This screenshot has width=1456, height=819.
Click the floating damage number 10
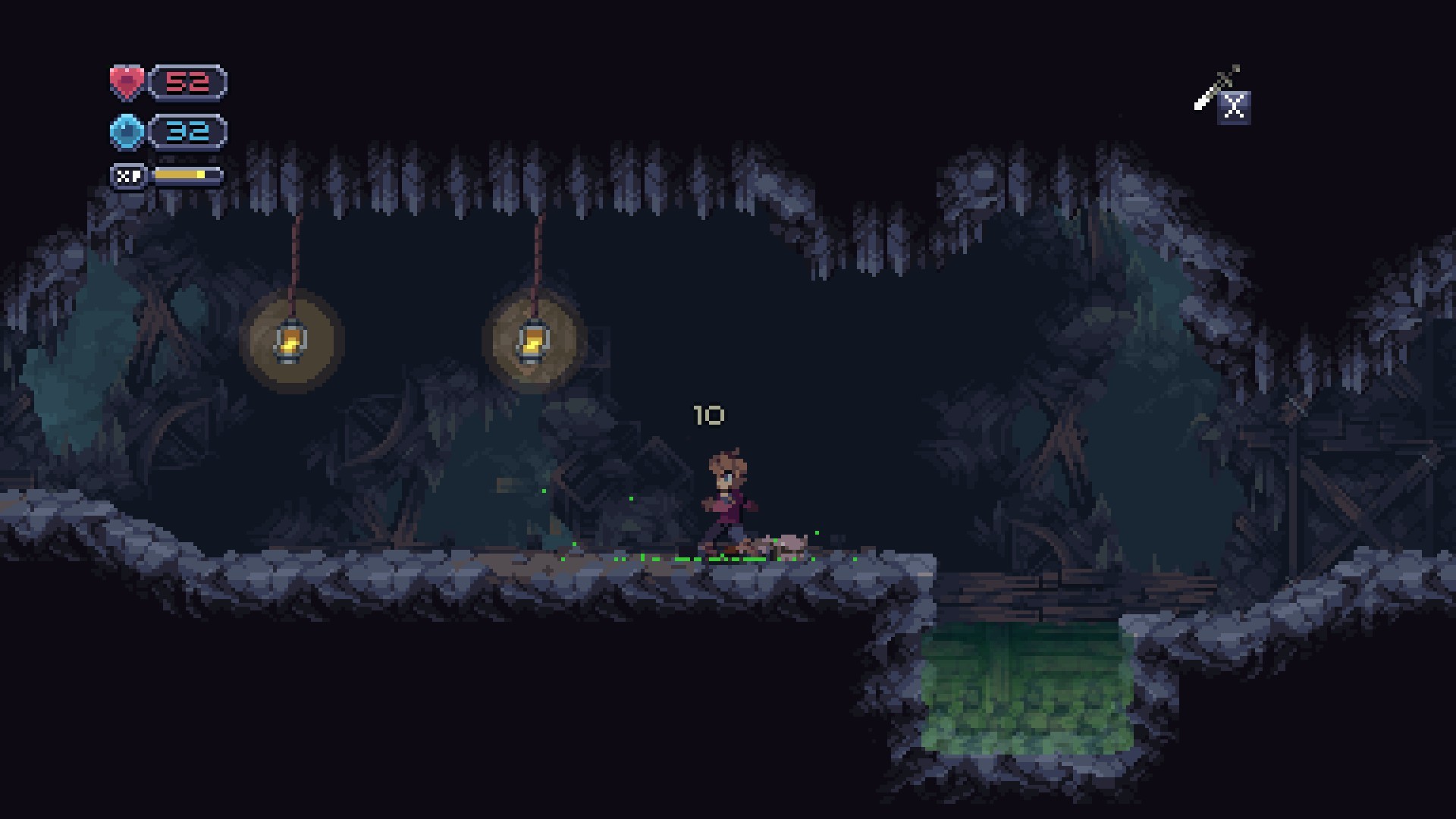[708, 415]
